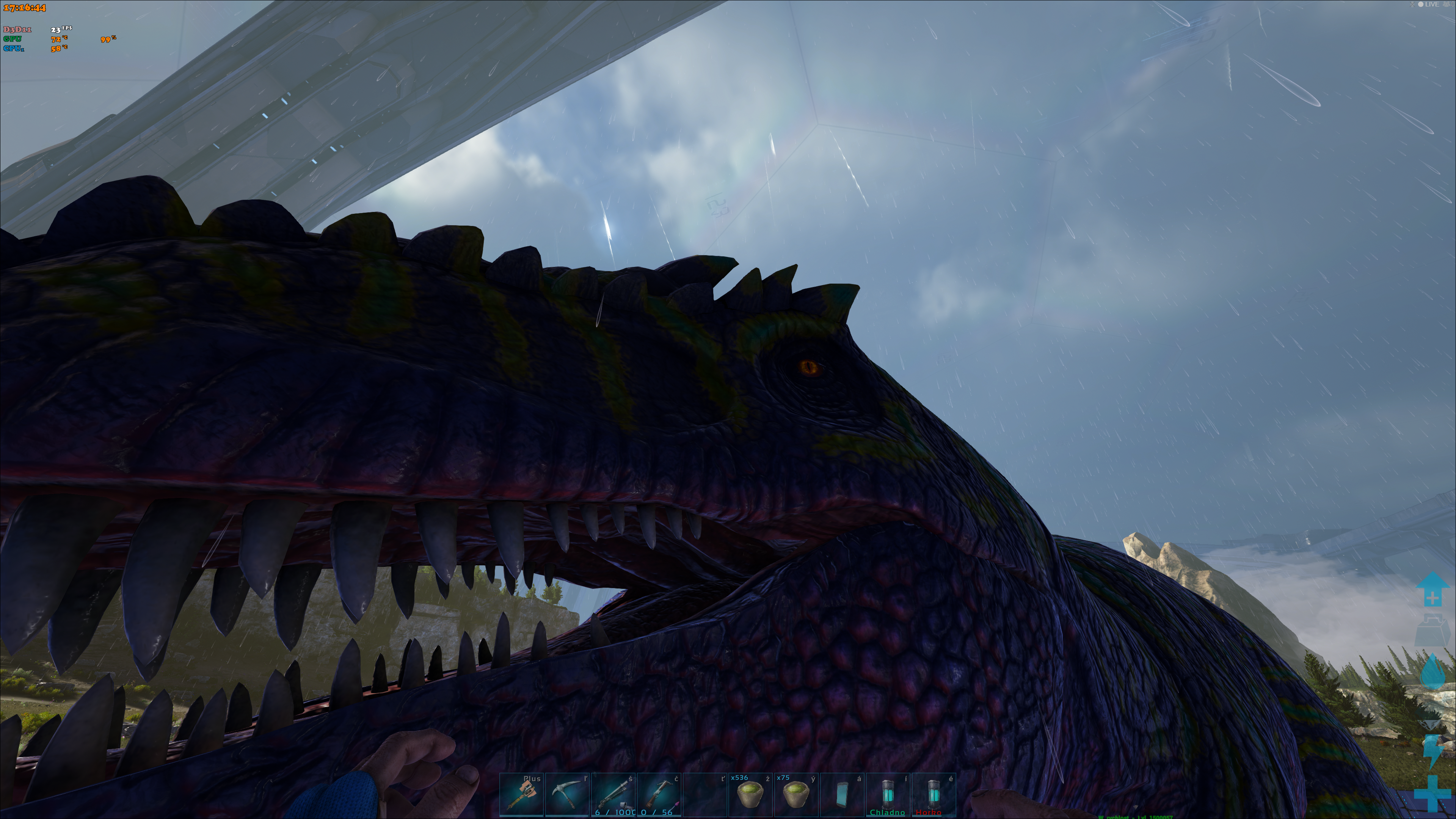Image resolution: width=1456 pixels, height=819 pixels.
Task: Select the shotgun slot showing 6 / 1000
Action: [613, 795]
